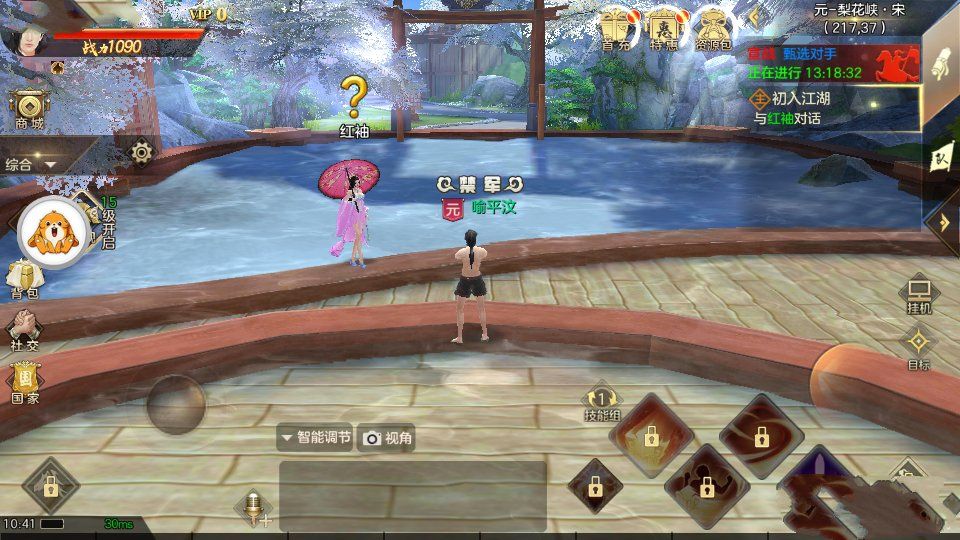Open the 国家 nation menu
Image resolution: width=960 pixels, height=540 pixels.
(x=24, y=381)
